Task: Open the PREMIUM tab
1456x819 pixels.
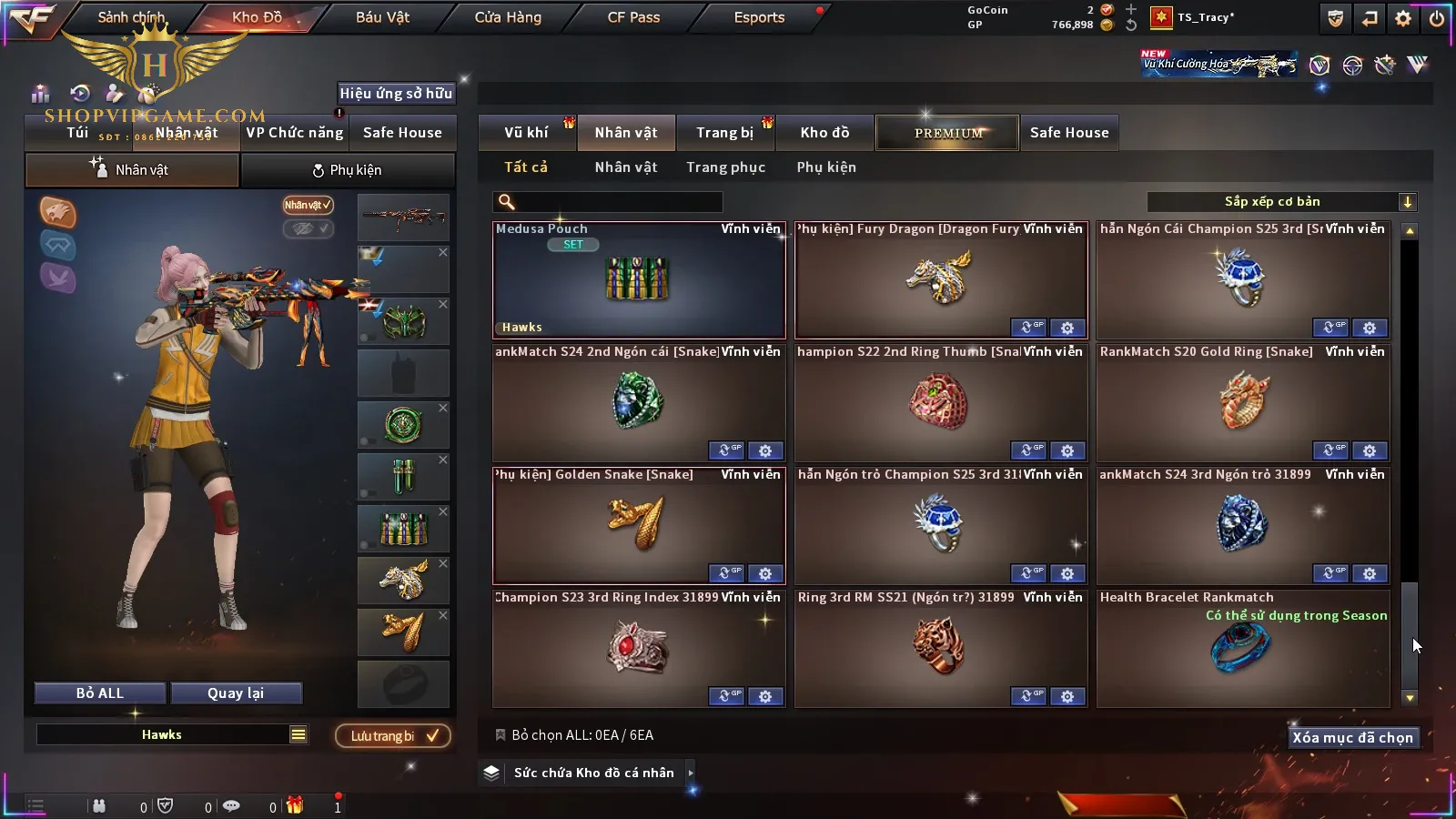Action: coord(948,133)
